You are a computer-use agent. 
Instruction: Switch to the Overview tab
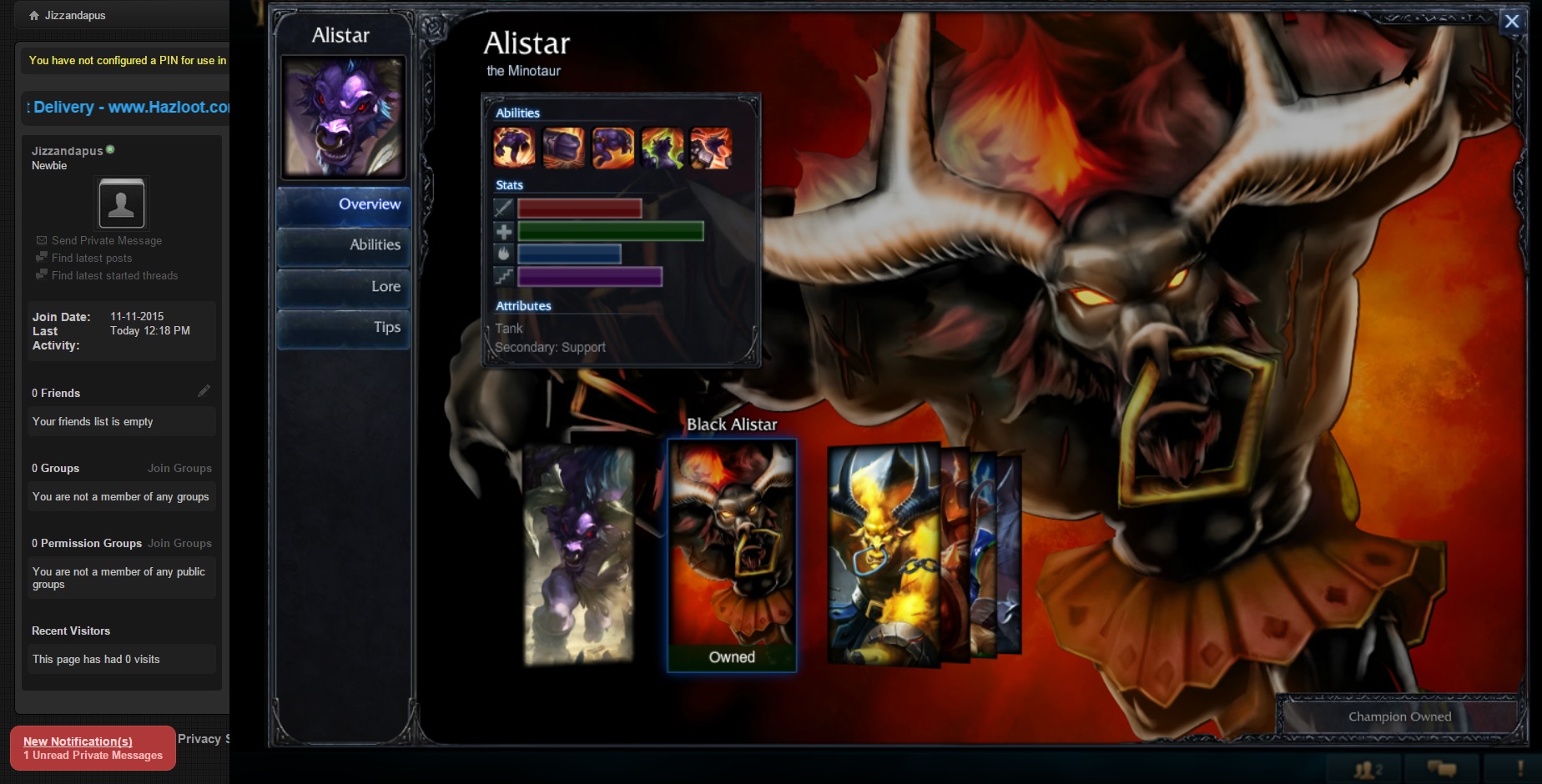[x=344, y=205]
